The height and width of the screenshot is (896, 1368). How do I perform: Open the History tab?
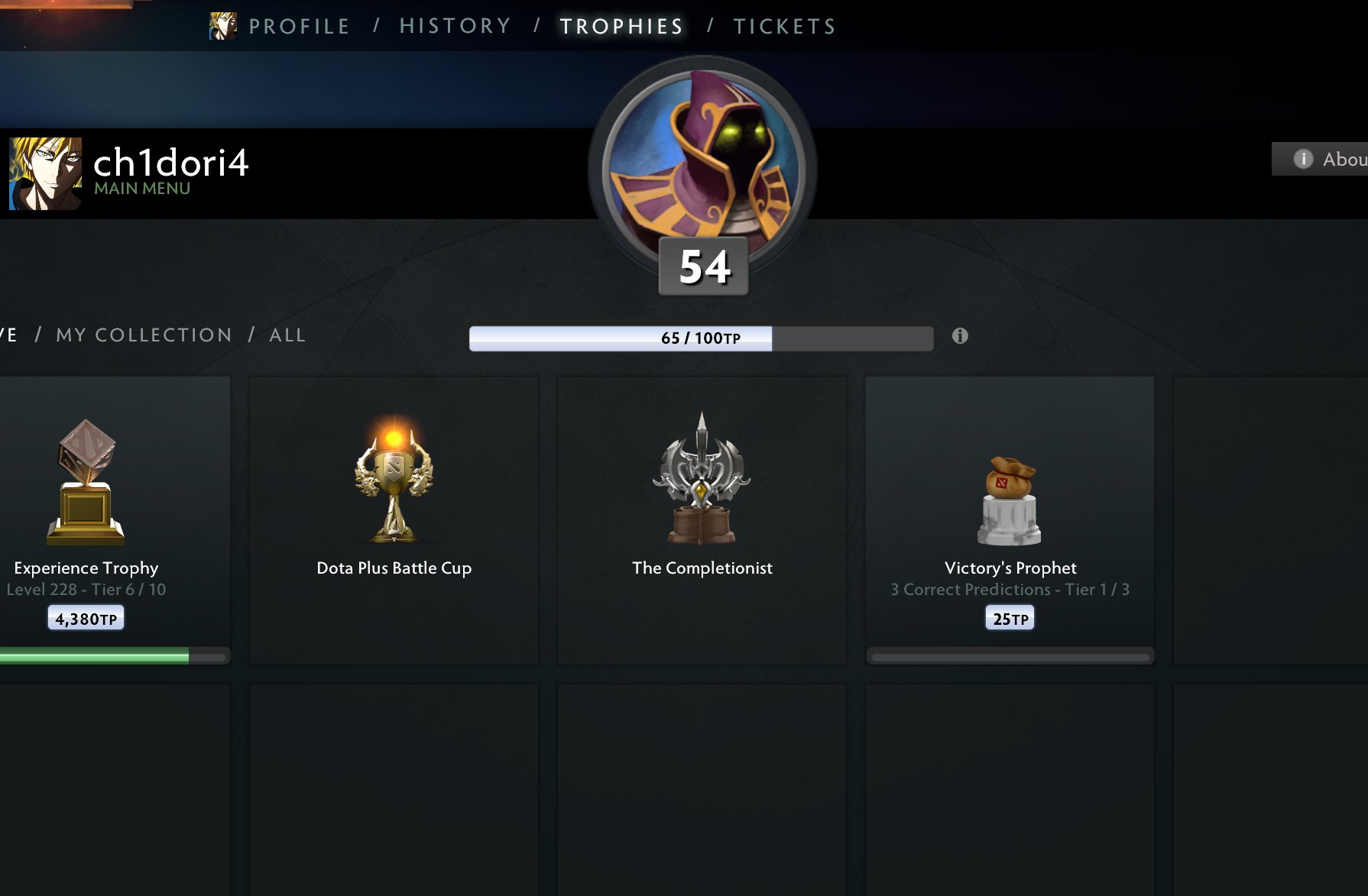pos(455,27)
